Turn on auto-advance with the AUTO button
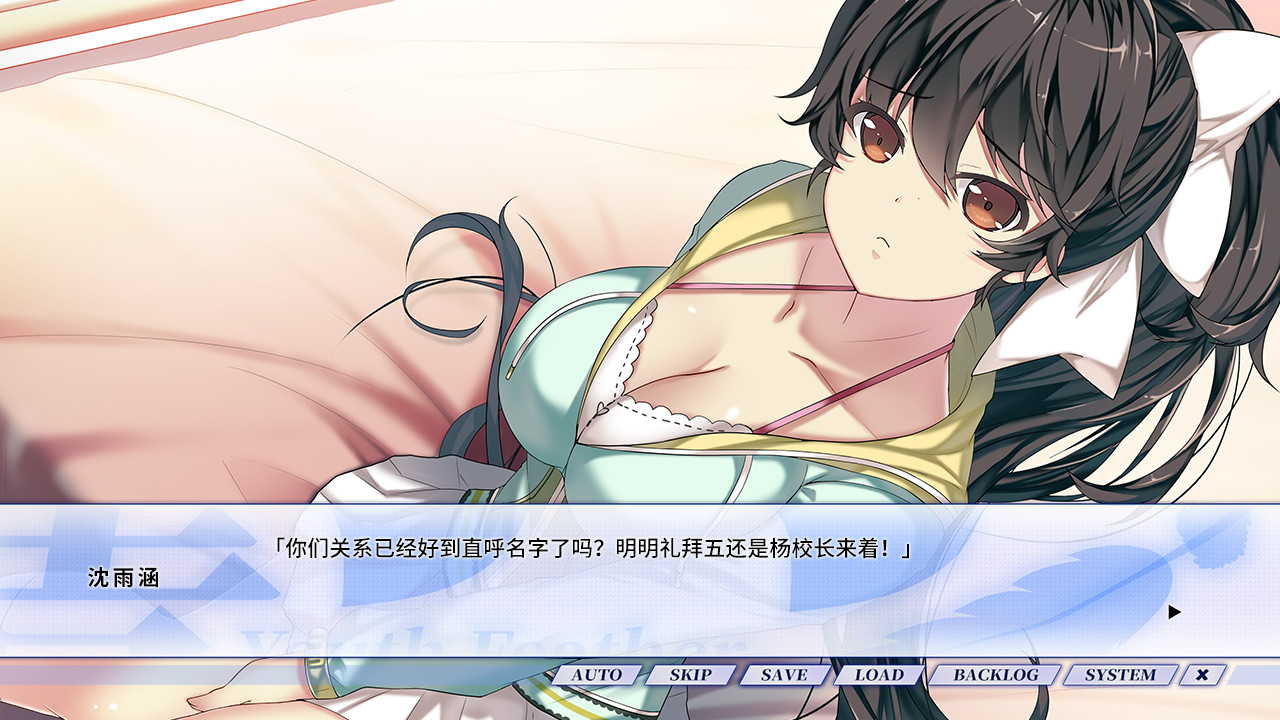Viewport: 1280px width, 720px height. tap(595, 675)
